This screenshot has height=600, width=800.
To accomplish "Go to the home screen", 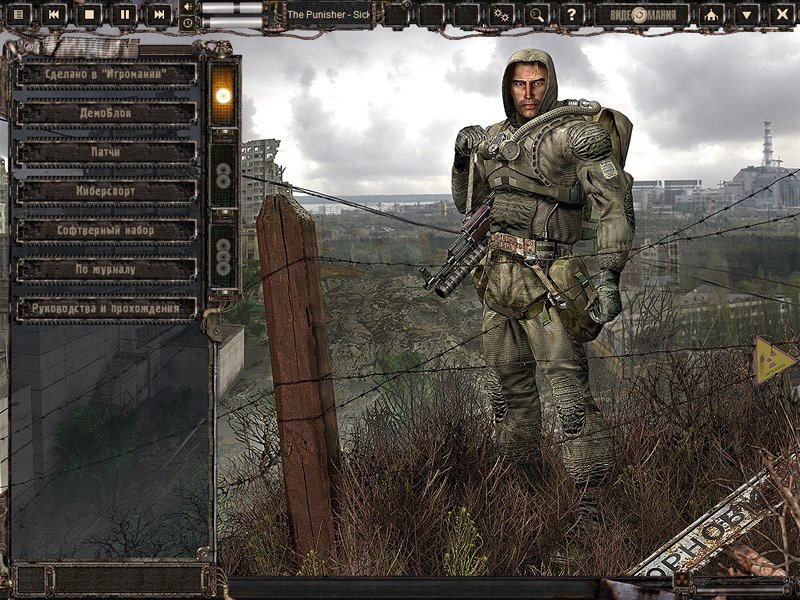I will [711, 14].
